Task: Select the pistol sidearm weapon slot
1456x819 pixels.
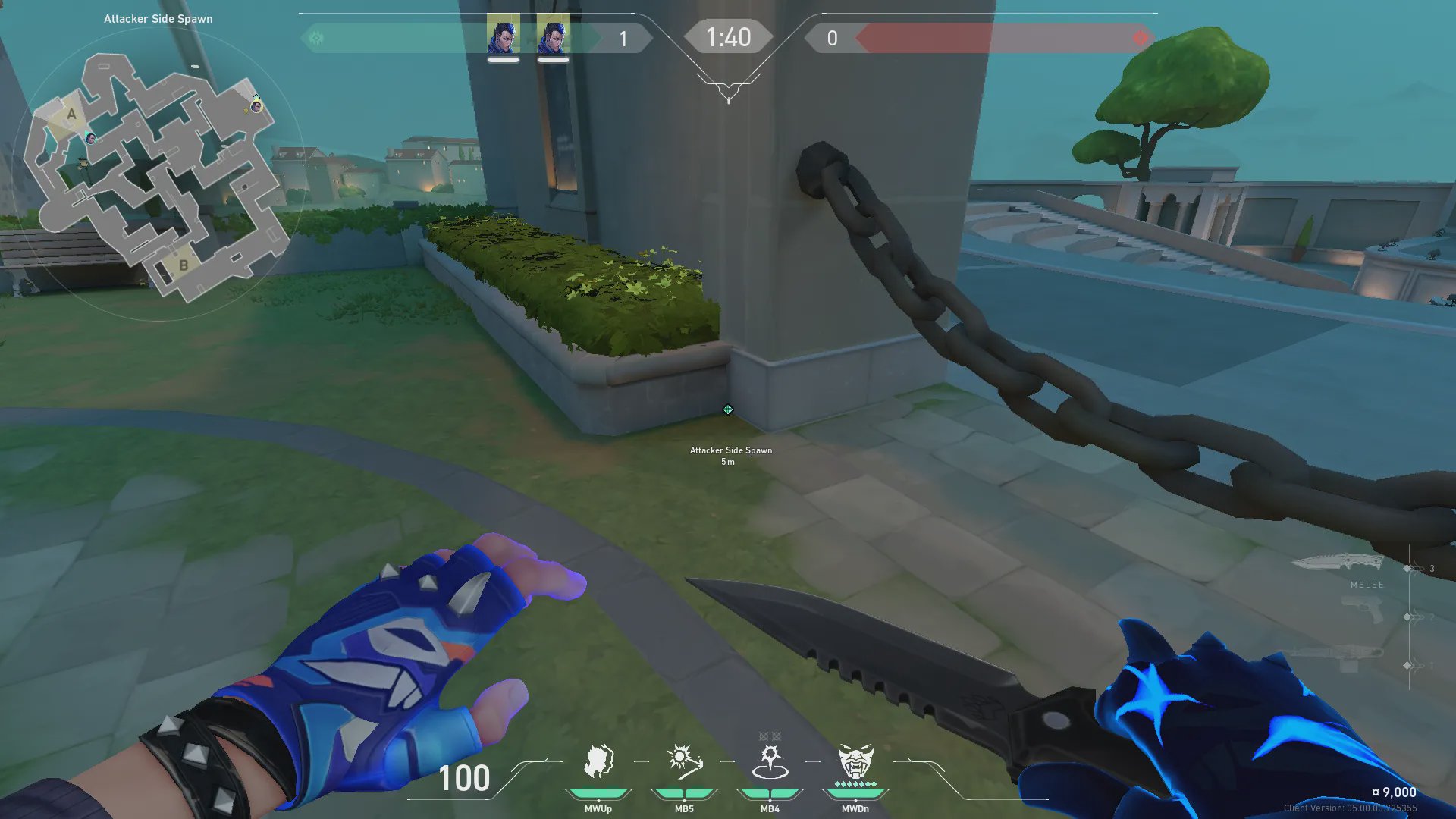Action: pyautogui.click(x=1362, y=610)
